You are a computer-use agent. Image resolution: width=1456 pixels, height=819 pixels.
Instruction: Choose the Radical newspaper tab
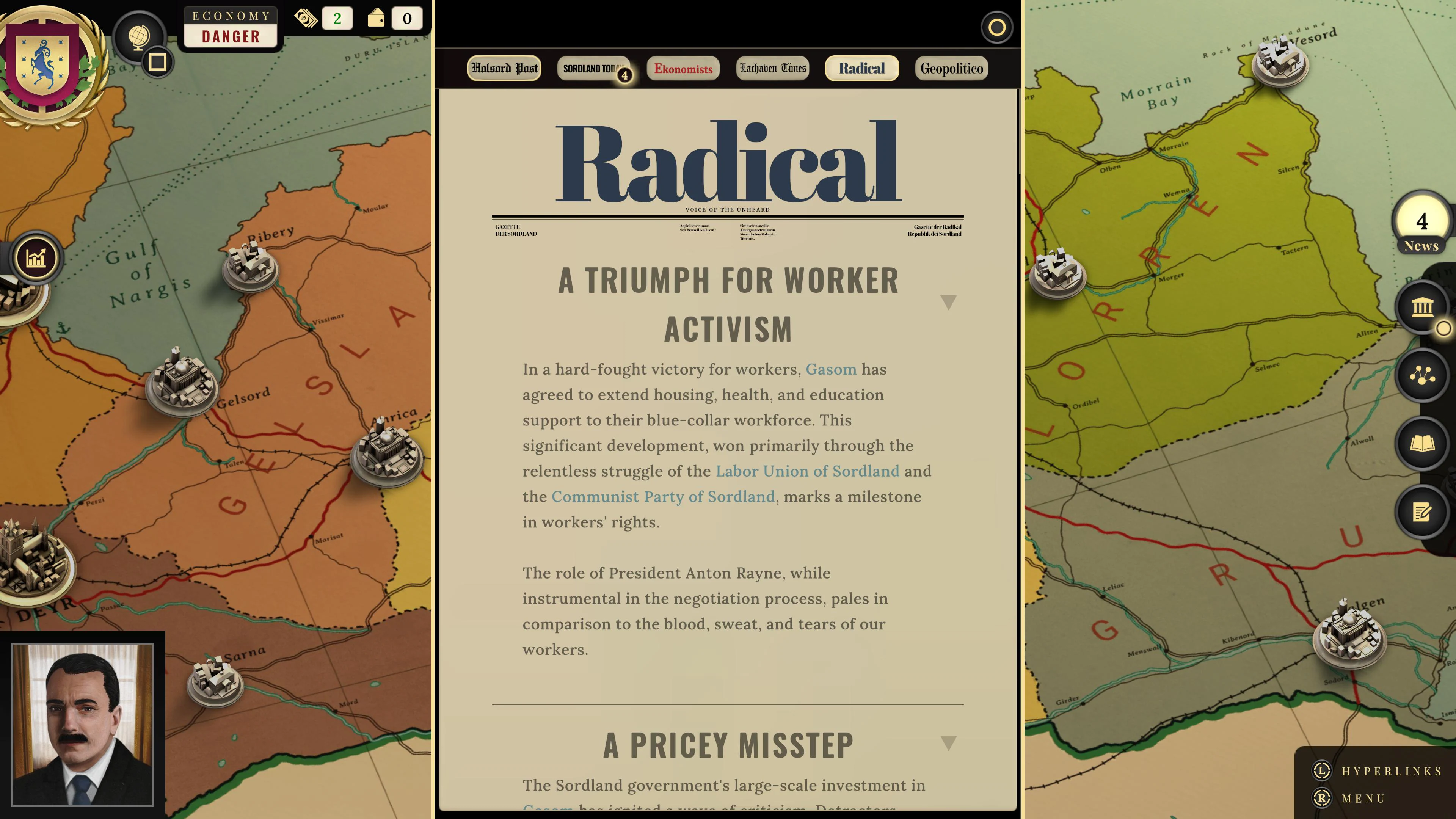tap(861, 68)
